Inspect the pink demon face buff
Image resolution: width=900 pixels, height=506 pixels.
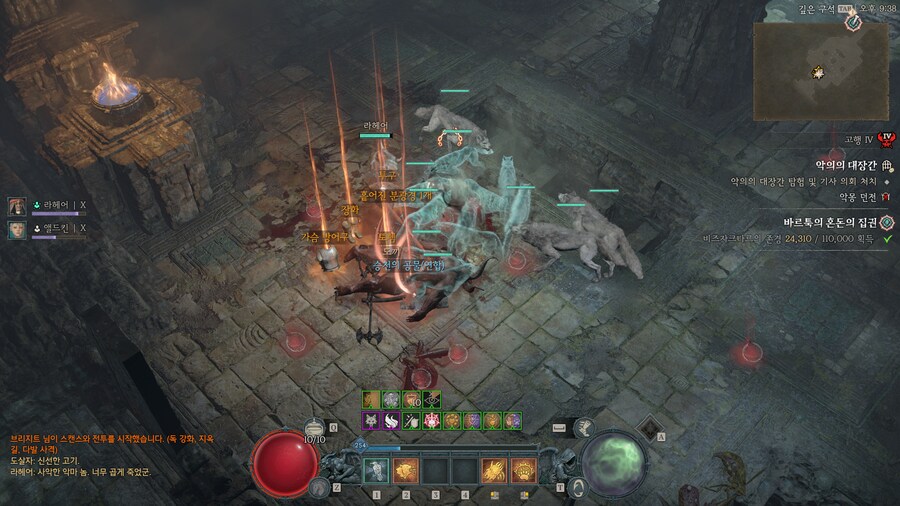(432, 421)
